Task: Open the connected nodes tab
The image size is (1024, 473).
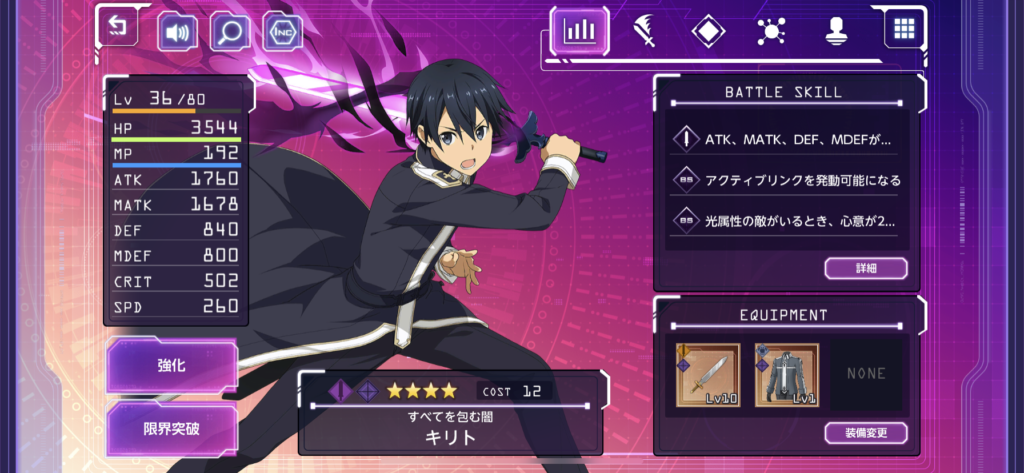Action: pyautogui.click(x=771, y=30)
